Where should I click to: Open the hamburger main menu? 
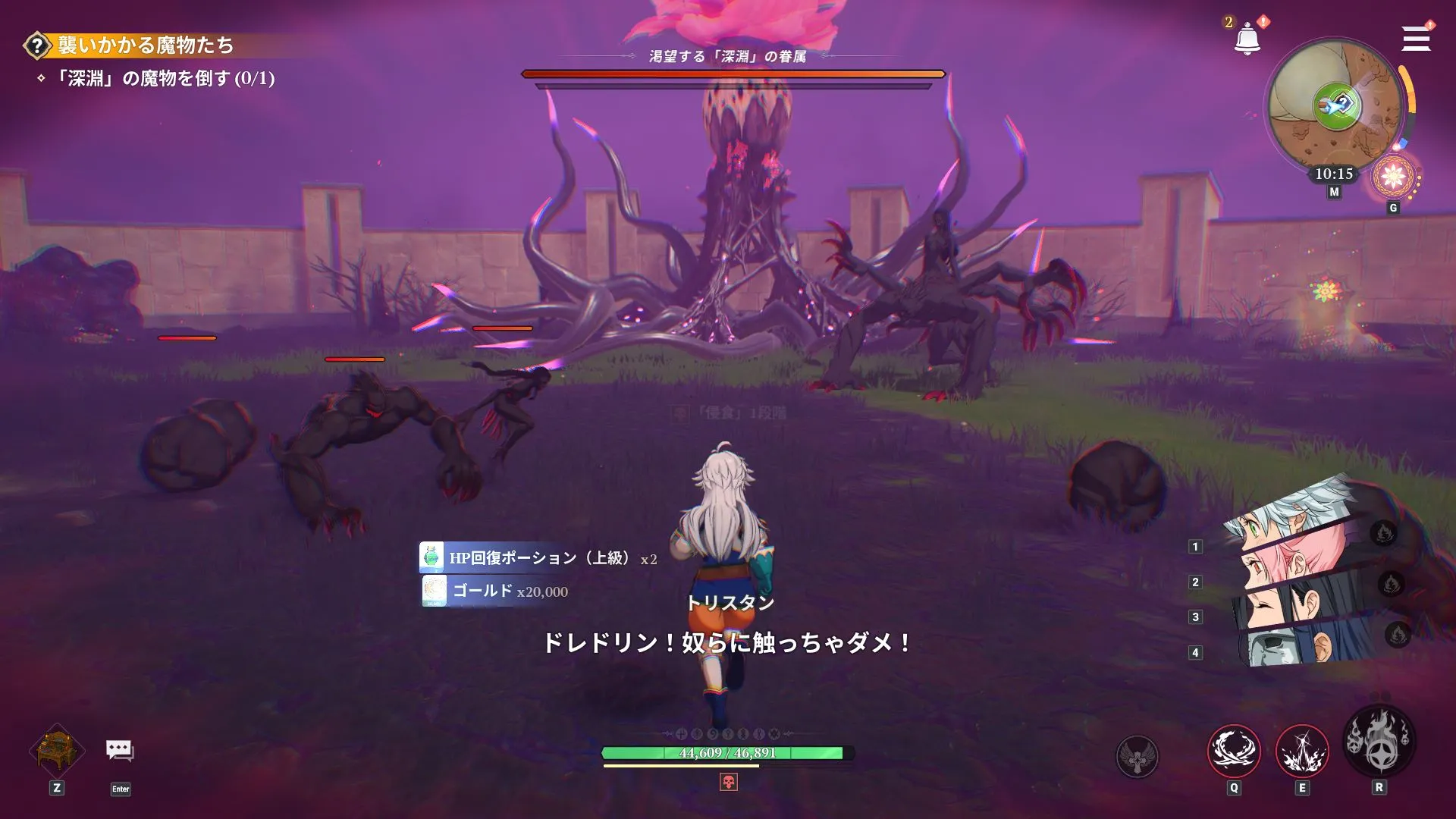click(1415, 39)
